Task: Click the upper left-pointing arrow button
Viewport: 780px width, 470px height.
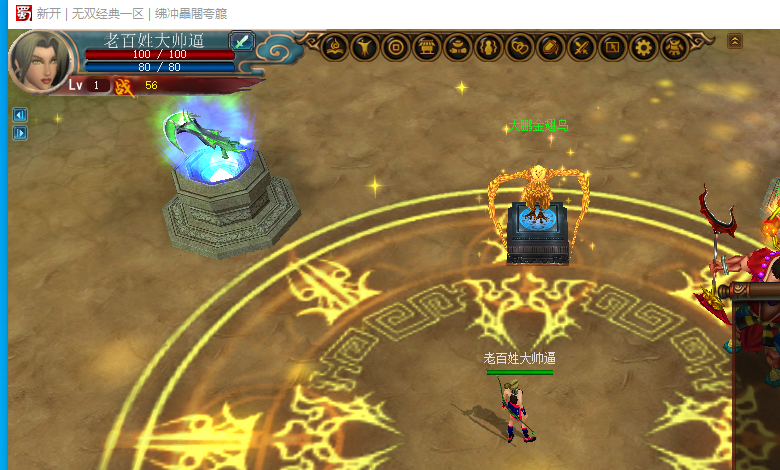Action: pyautogui.click(x=19, y=114)
